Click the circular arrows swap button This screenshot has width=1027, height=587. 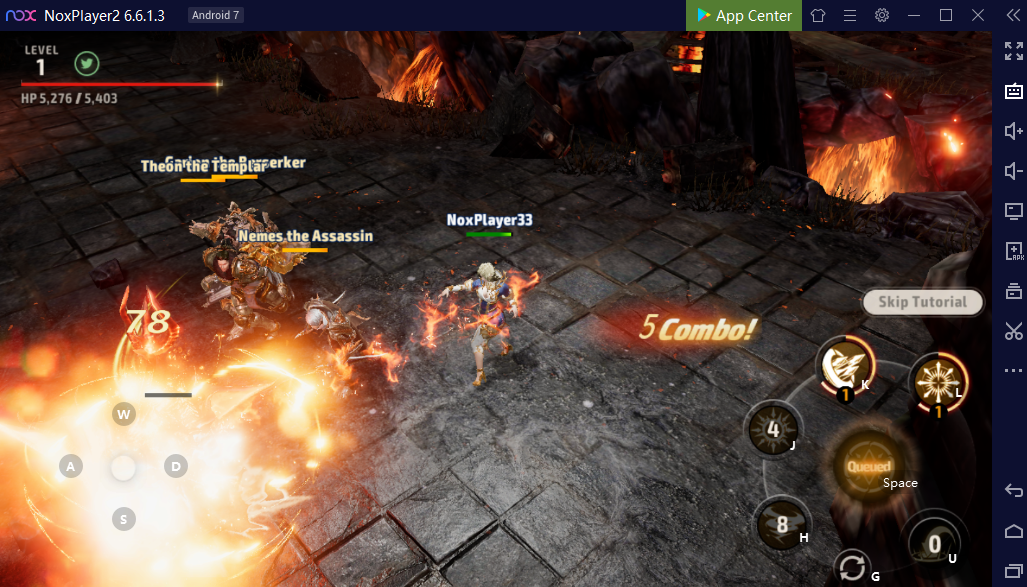click(x=852, y=568)
